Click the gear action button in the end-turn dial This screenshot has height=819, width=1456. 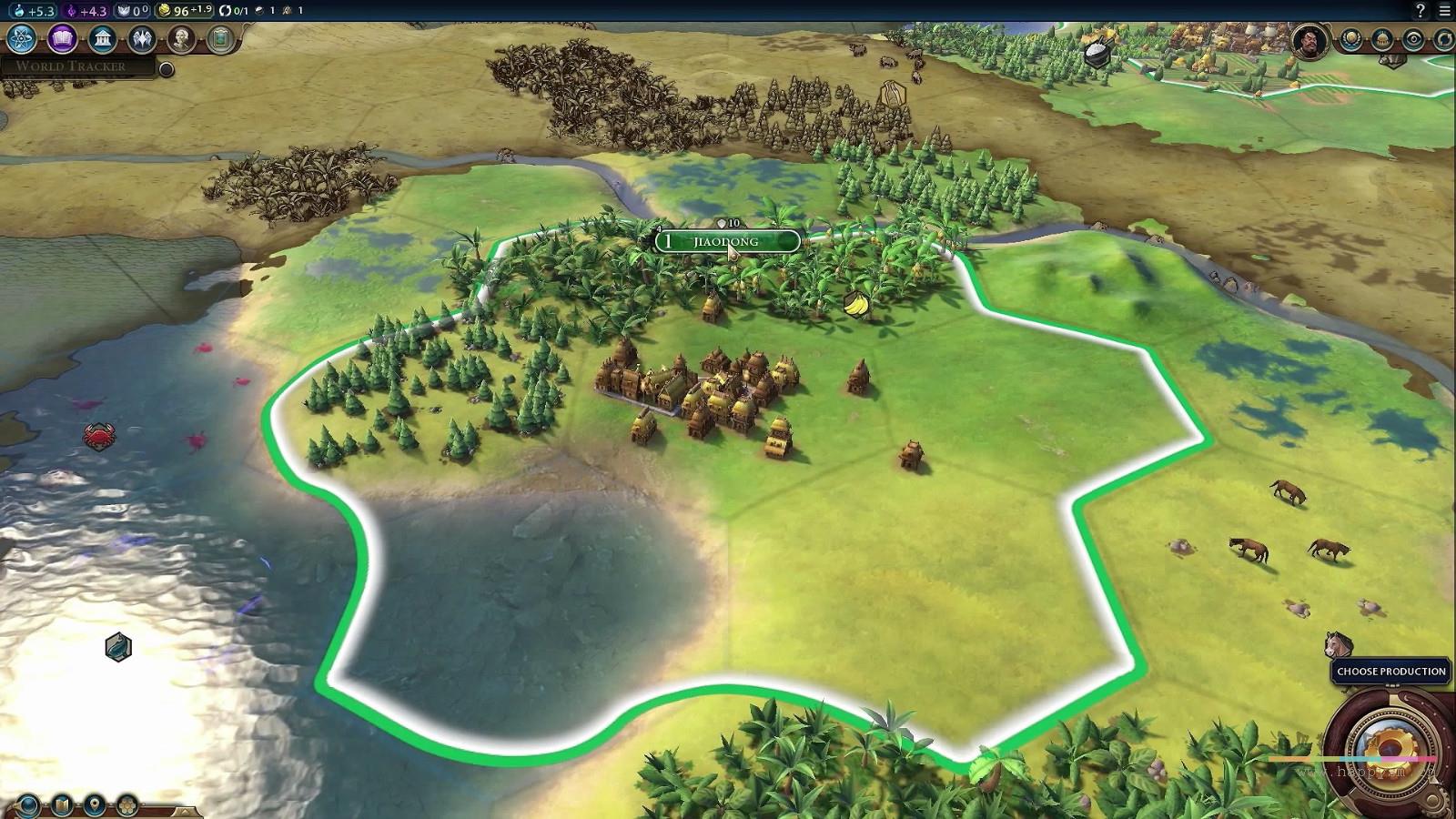click(1390, 749)
